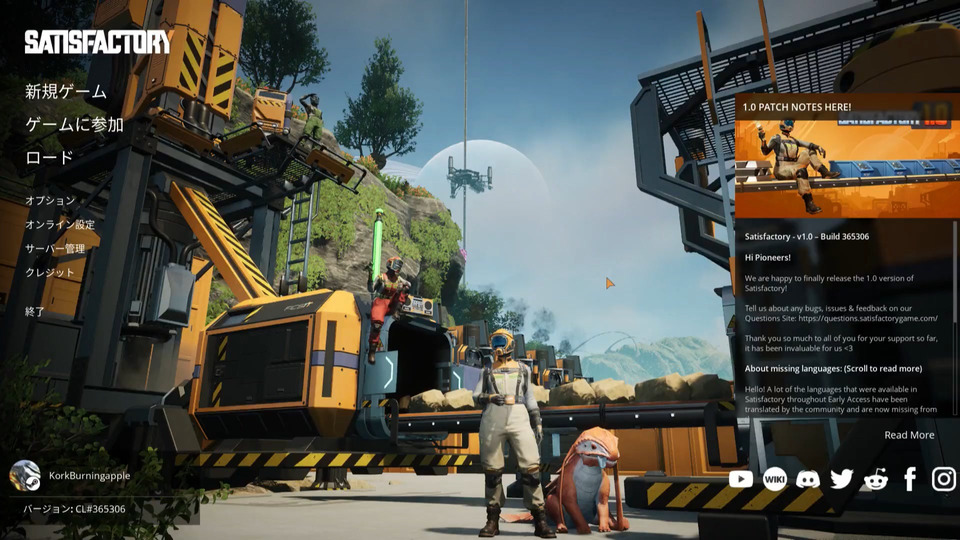
Task: Open the Instagram icon link
Action: point(944,479)
